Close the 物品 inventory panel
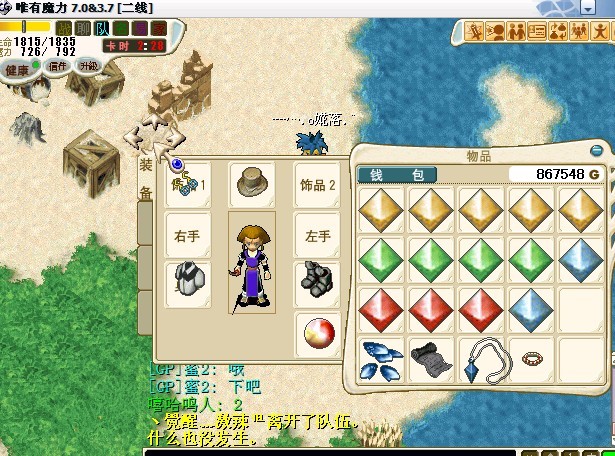Viewport: 615px width, 456px height. point(597,151)
